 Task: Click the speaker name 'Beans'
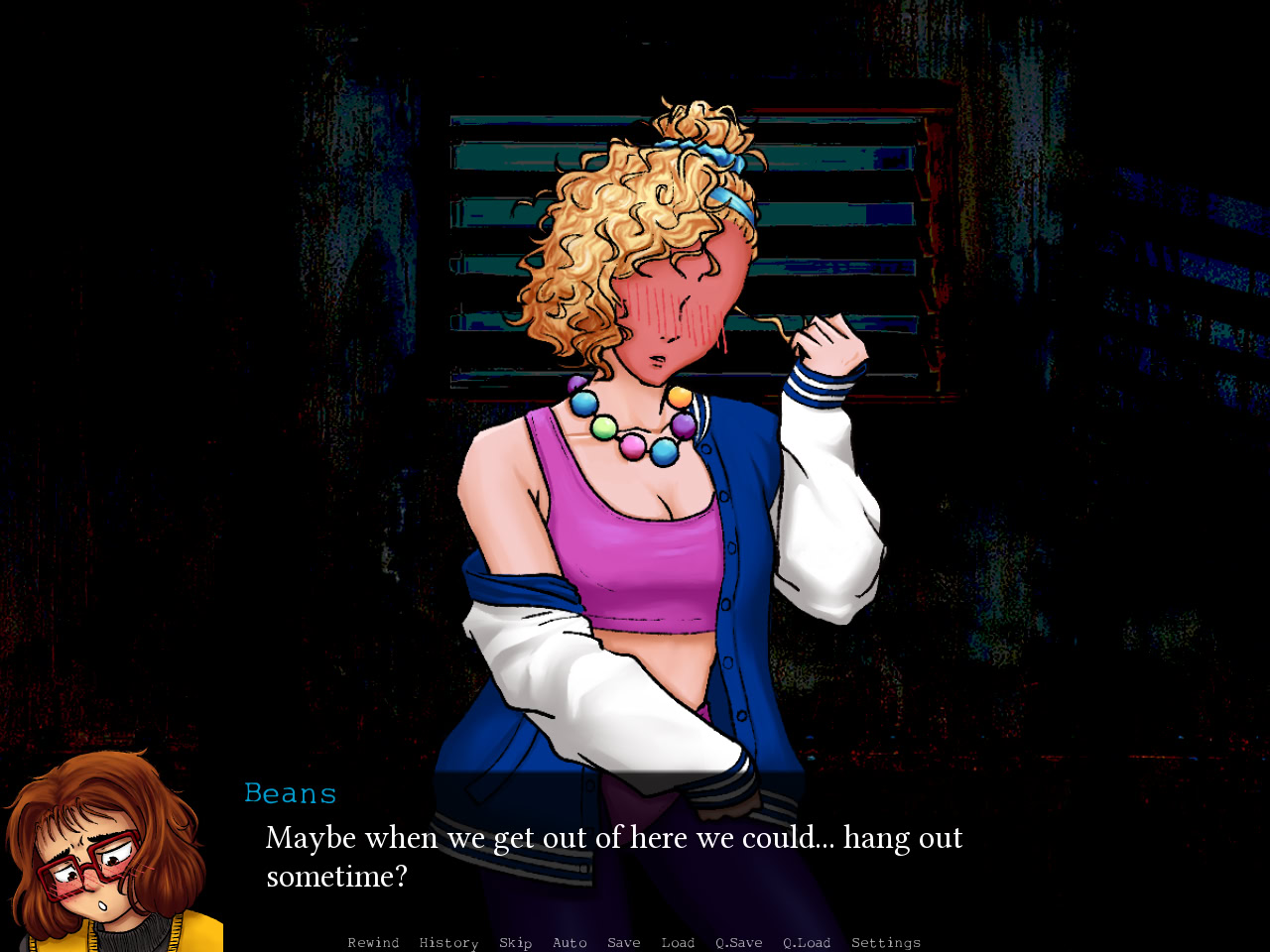click(x=290, y=792)
